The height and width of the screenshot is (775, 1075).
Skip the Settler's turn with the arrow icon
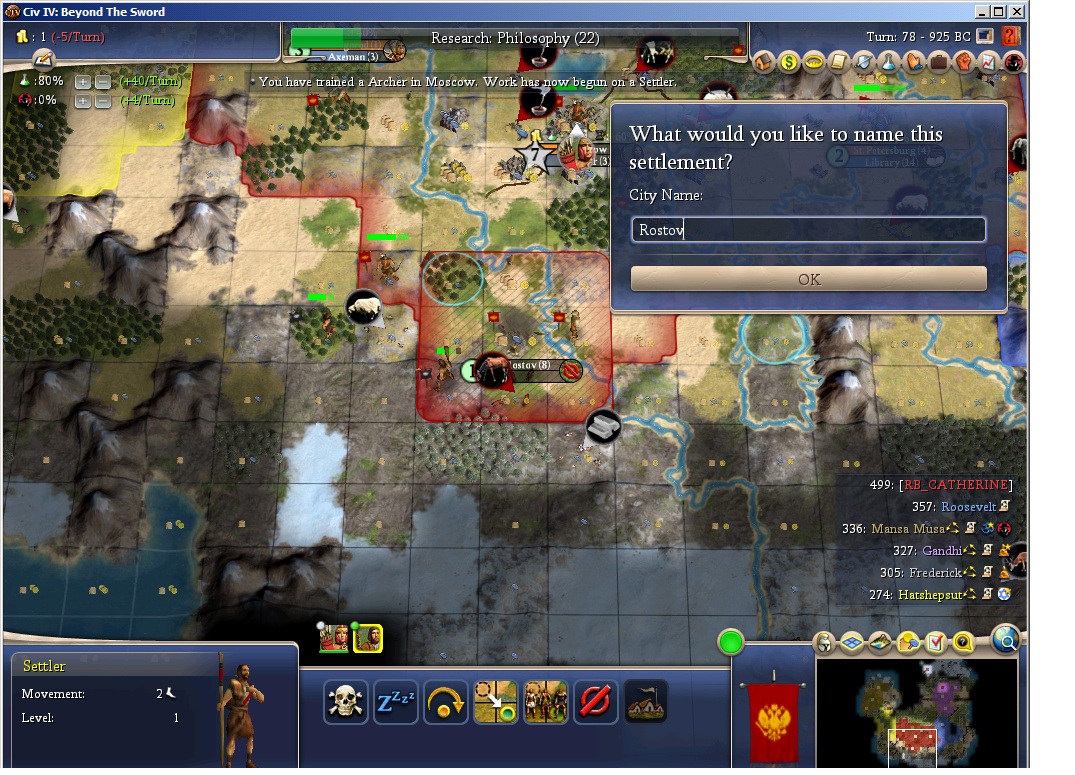(445, 702)
